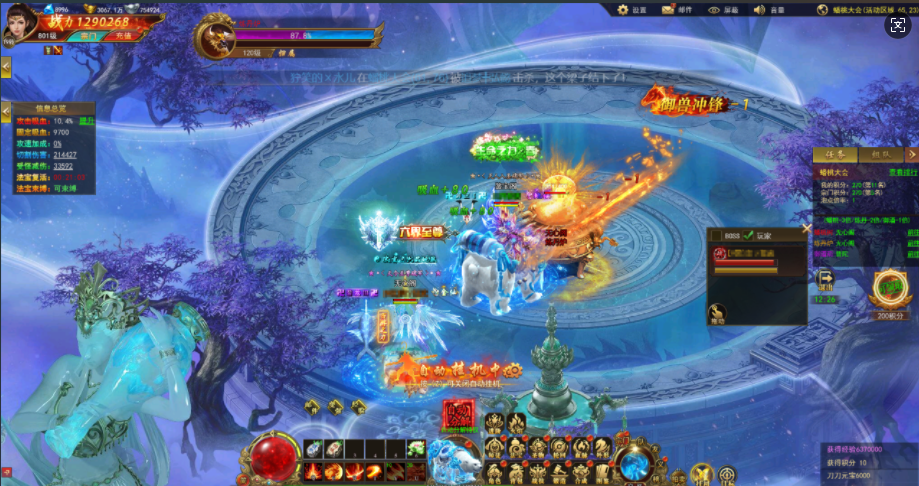Image resolution: width=919 pixels, height=486 pixels.
Task: Select the white beast mount portrait
Action: coord(452,457)
